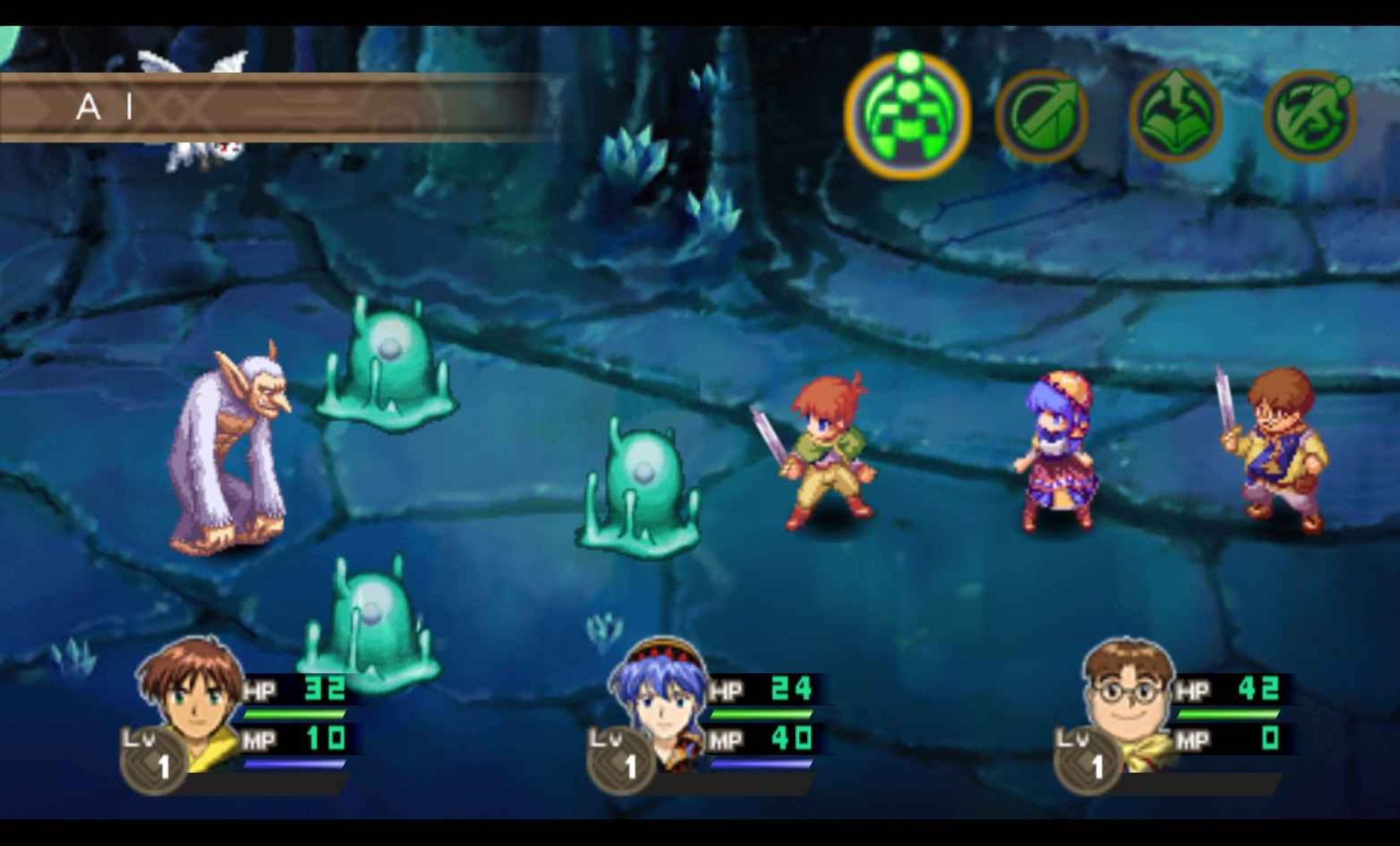This screenshot has width=1400, height=846.
Task: Activate the running figure flee icon
Action: point(1310,117)
